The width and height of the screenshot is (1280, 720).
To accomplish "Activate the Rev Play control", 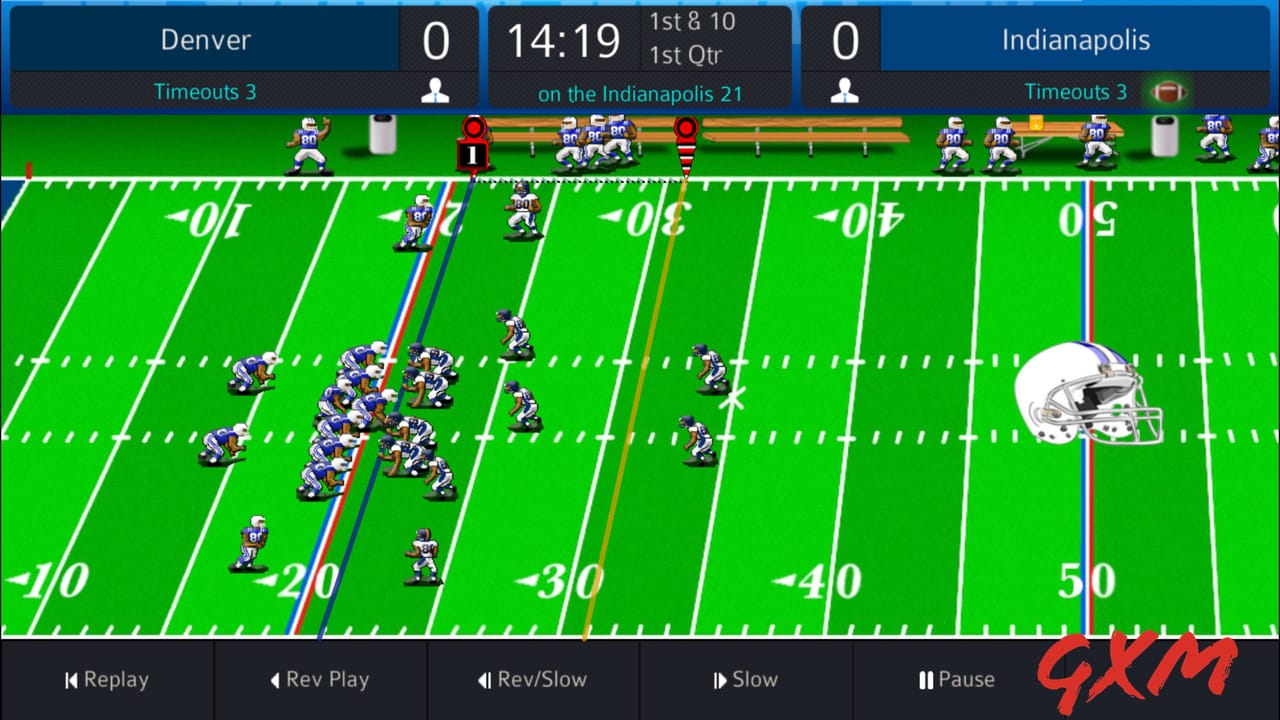I will (x=320, y=680).
